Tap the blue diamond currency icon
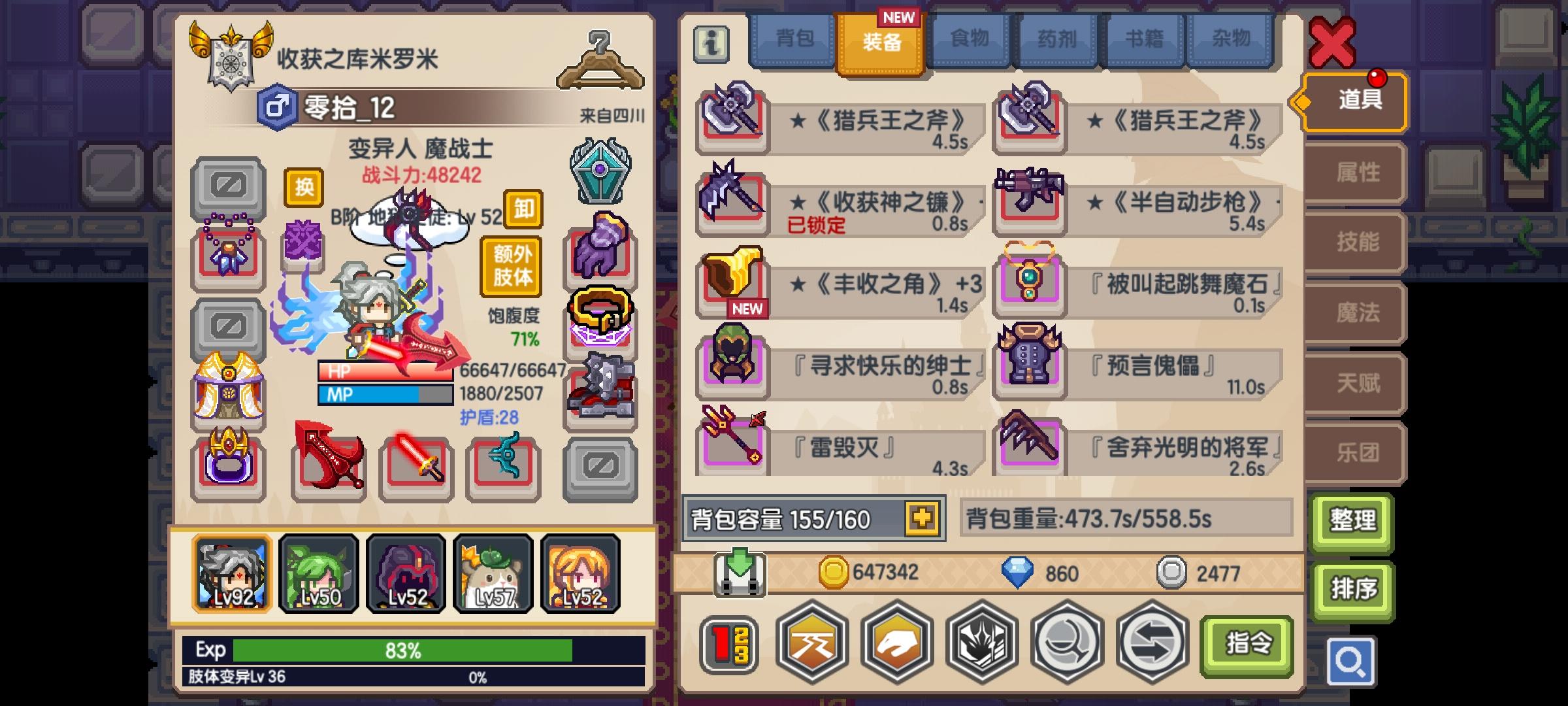Viewport: 1568px width, 706px height. (x=1017, y=572)
